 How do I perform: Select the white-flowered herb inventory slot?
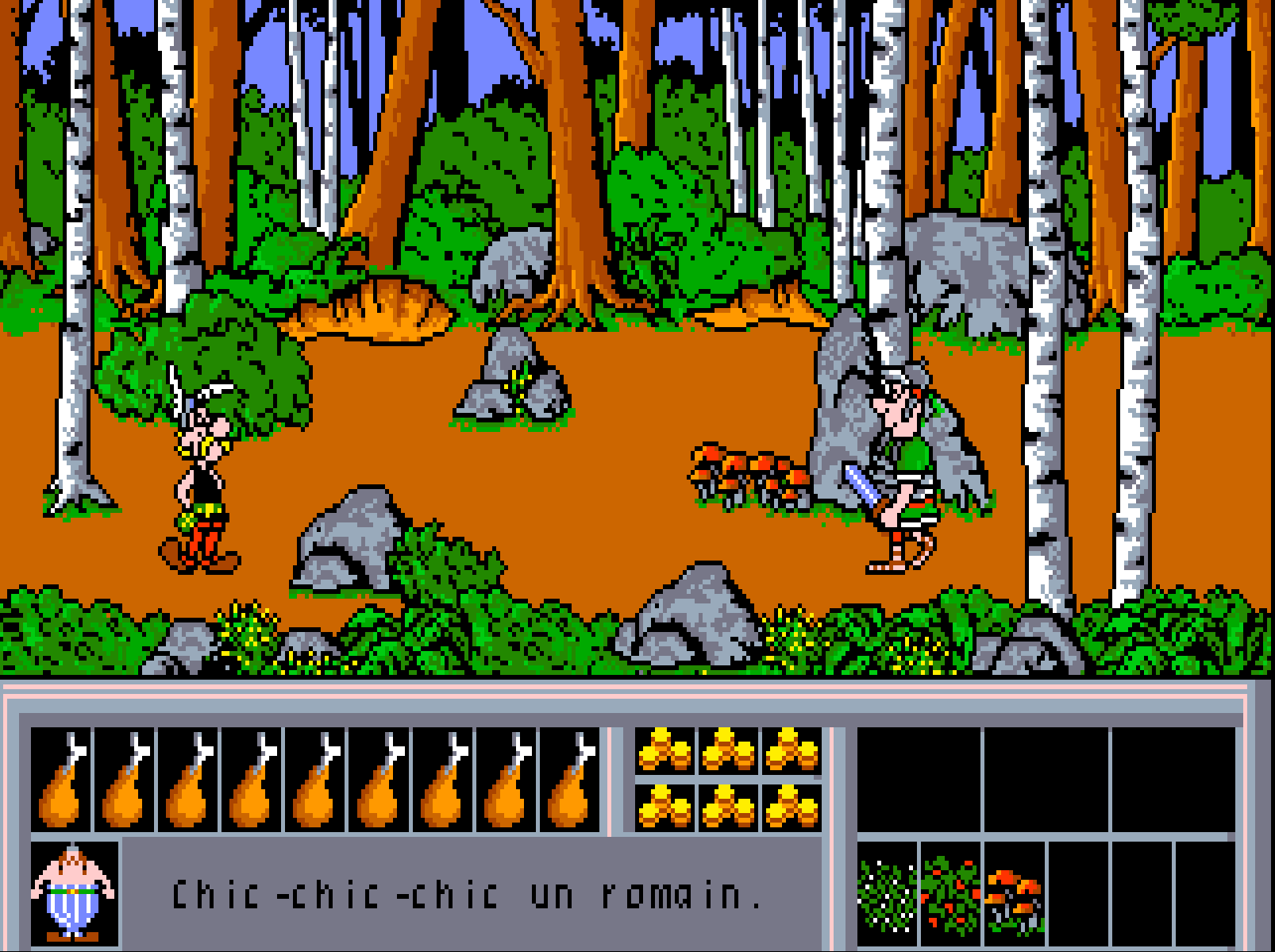click(888, 895)
